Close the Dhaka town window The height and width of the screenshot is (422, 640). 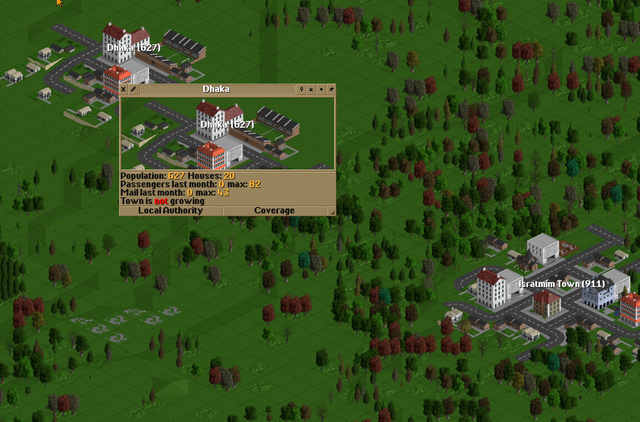[124, 89]
